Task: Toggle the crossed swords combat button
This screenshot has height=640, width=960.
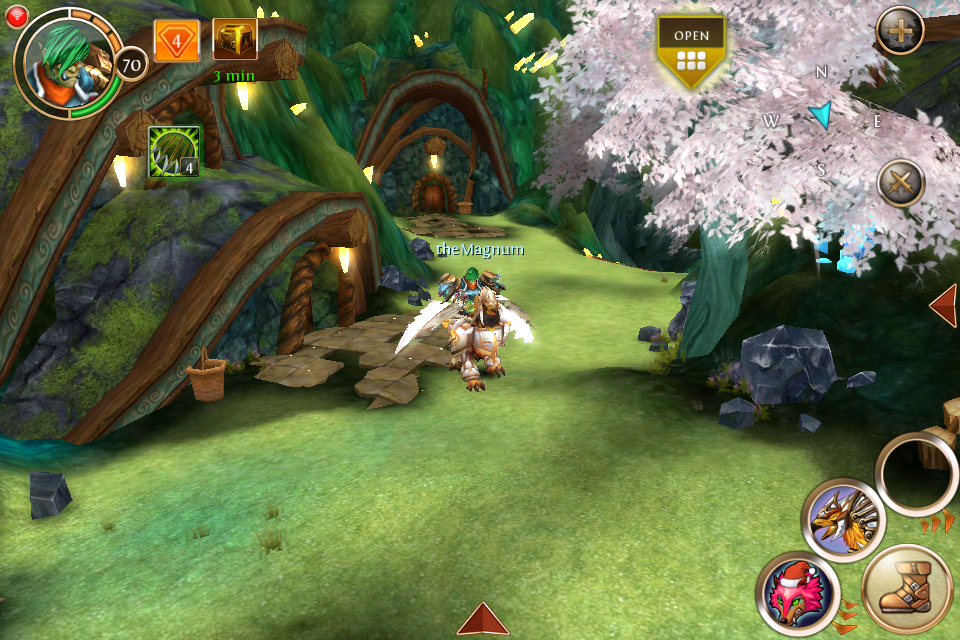Action: (900, 184)
